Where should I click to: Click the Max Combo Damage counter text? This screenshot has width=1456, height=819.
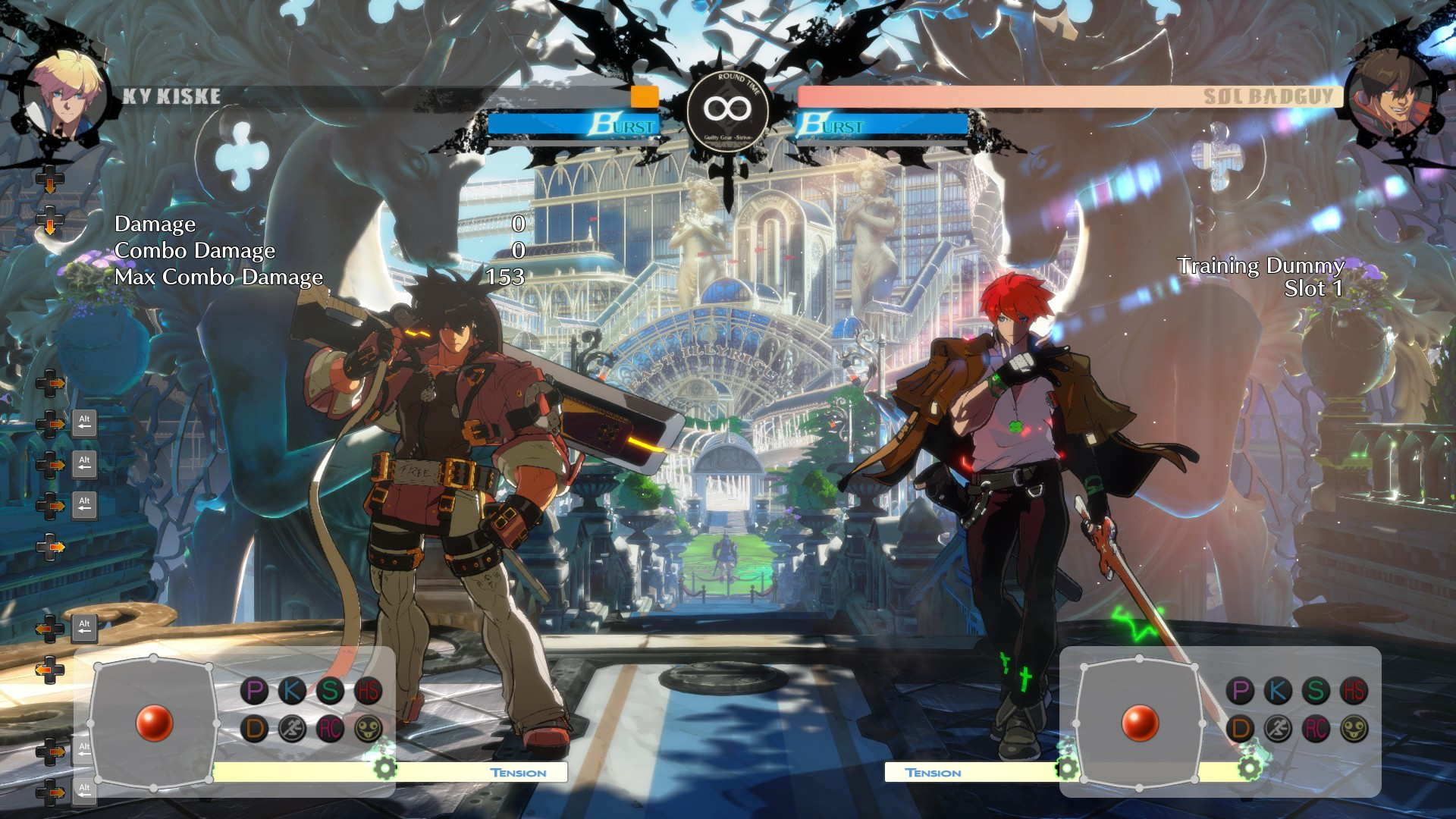[218, 278]
